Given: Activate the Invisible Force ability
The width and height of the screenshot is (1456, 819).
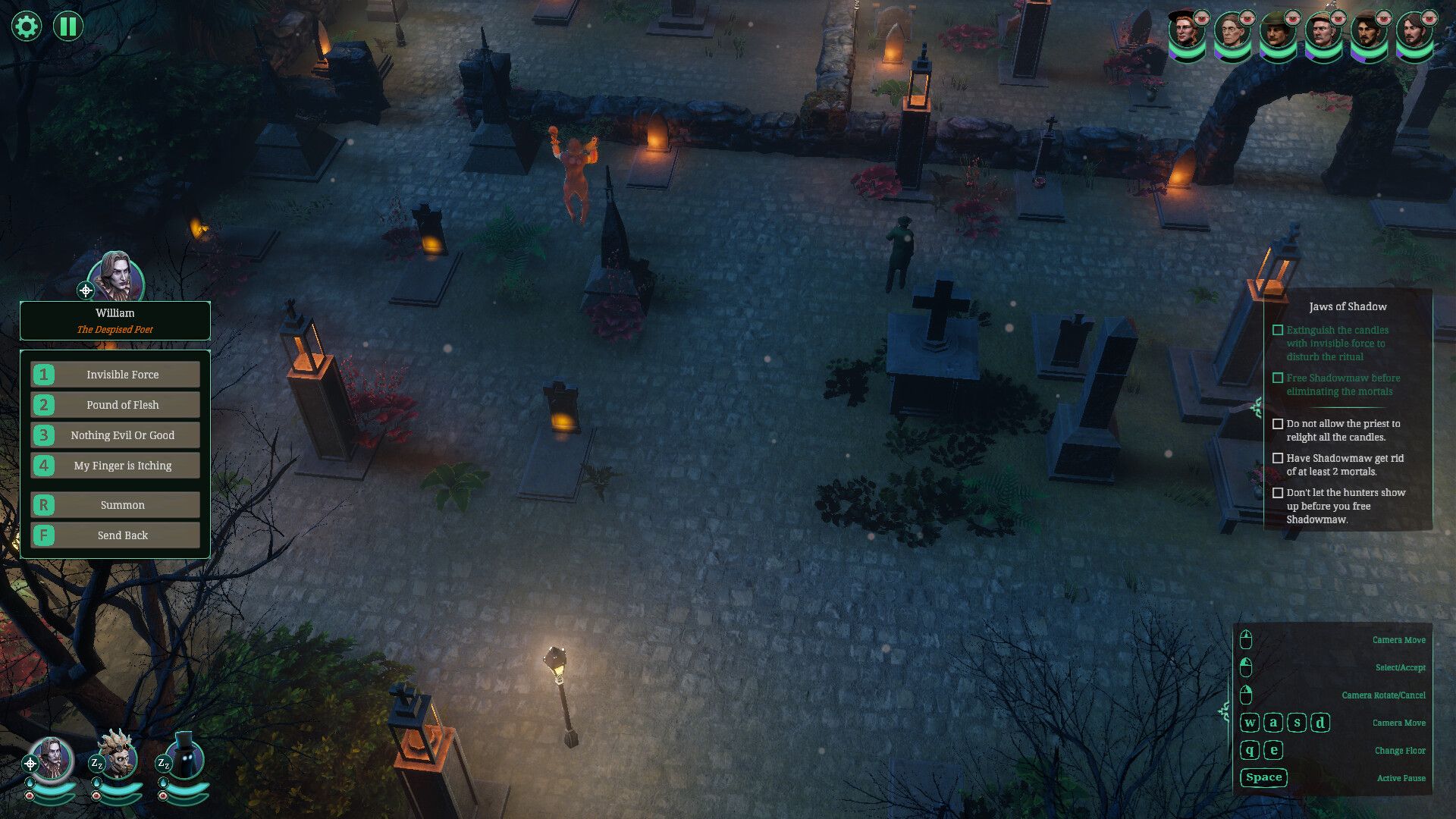Looking at the screenshot, I should tap(115, 375).
